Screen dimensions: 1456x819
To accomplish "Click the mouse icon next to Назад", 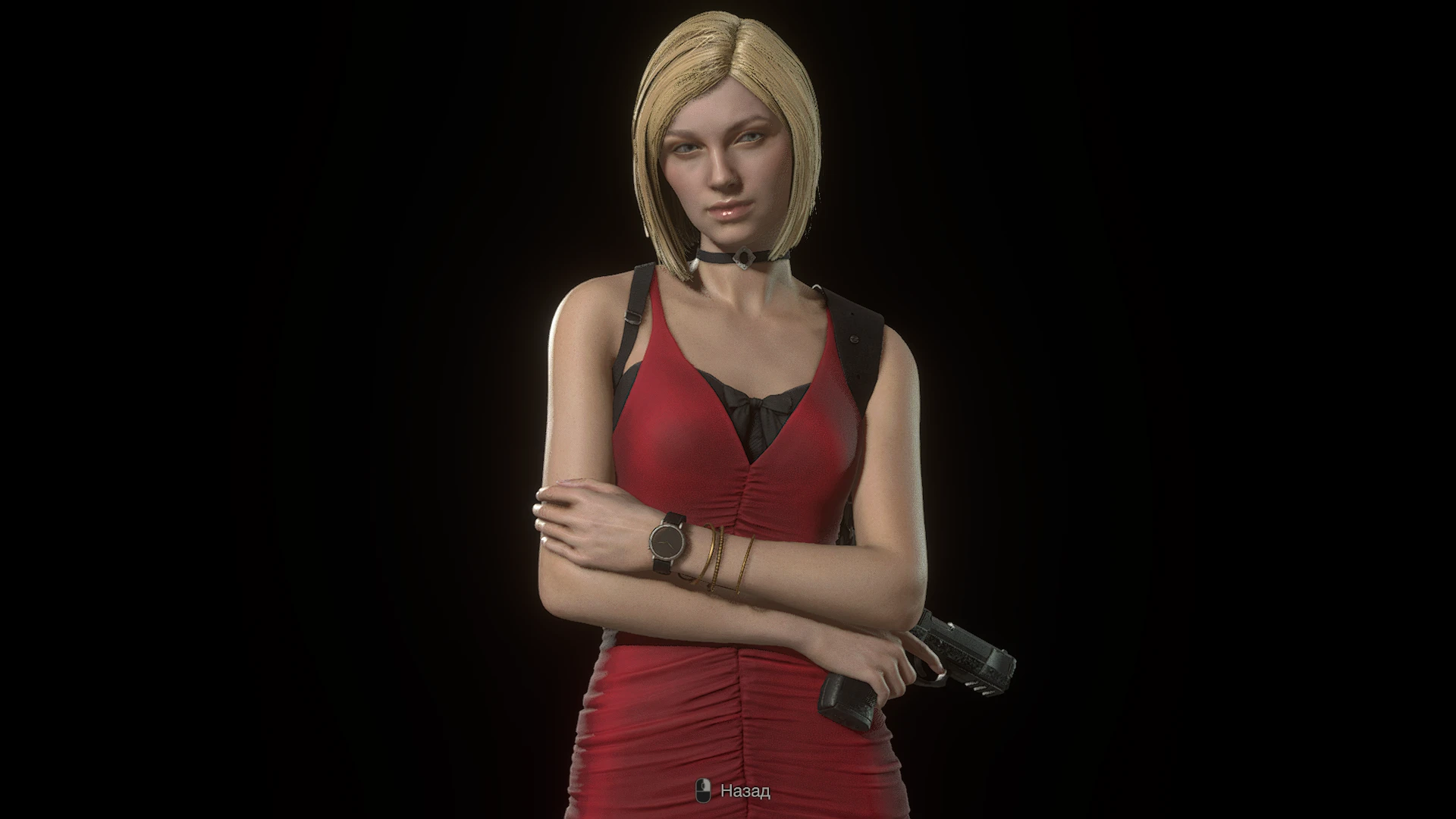I will point(703,792).
